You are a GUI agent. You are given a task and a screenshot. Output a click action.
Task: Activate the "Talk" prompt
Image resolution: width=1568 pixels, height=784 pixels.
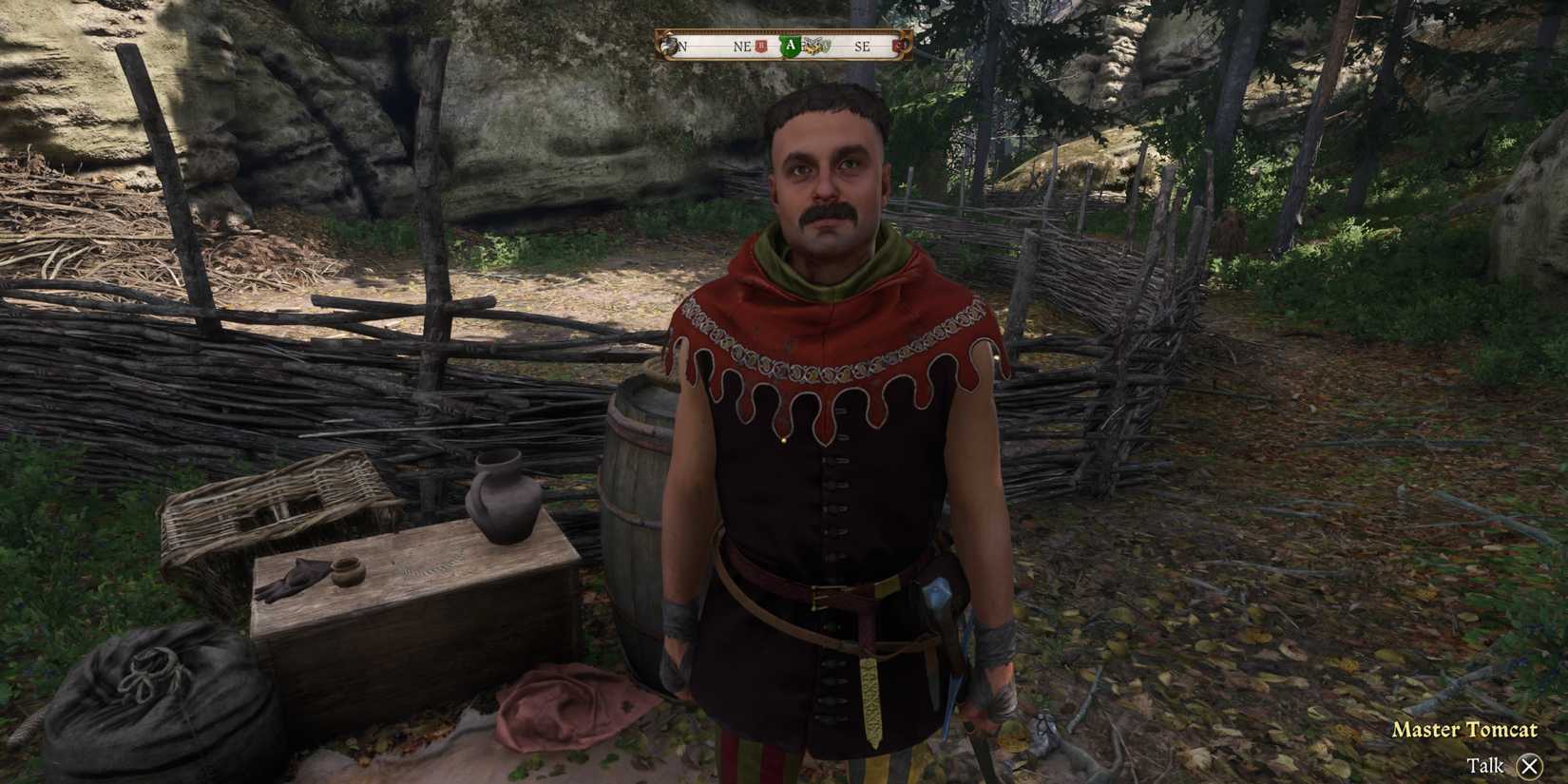coord(1483,764)
